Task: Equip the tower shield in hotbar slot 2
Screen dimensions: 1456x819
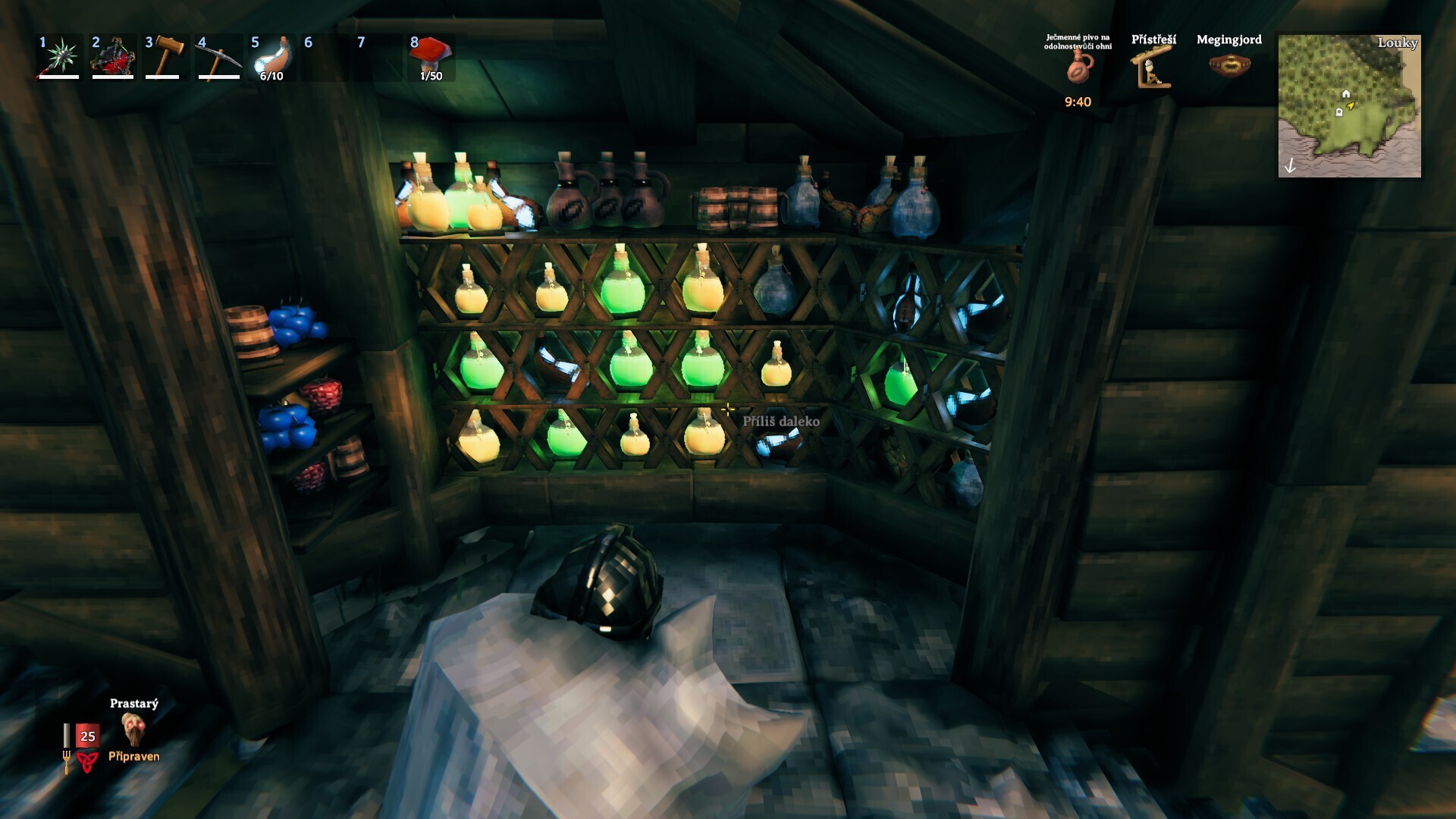Action: point(111,57)
